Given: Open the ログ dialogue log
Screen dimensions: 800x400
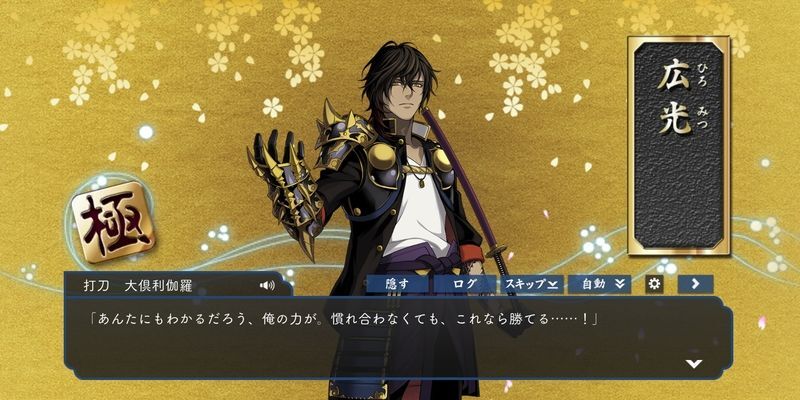Looking at the screenshot, I should 465,284.
